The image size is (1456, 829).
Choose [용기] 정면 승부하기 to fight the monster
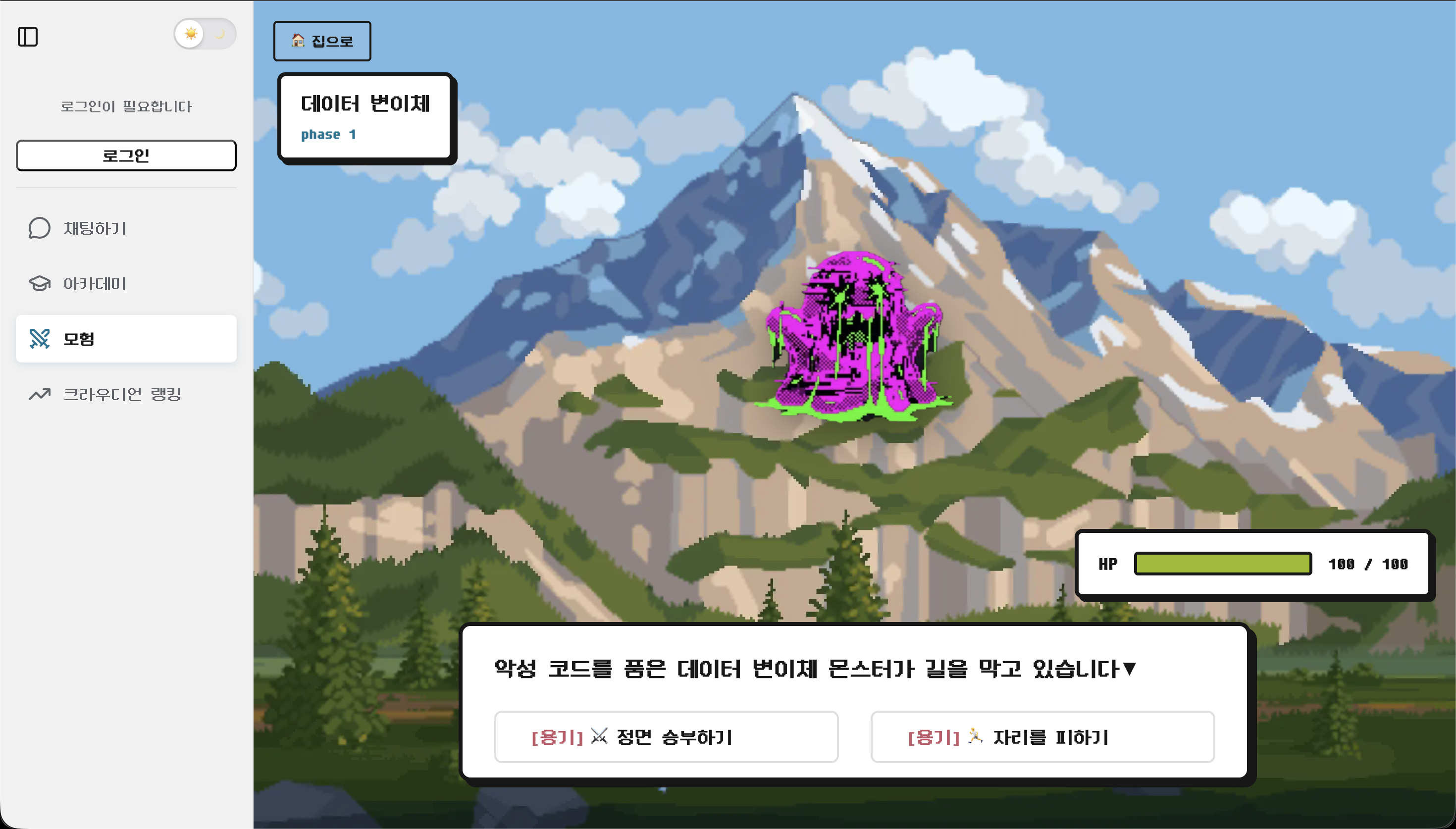click(666, 737)
